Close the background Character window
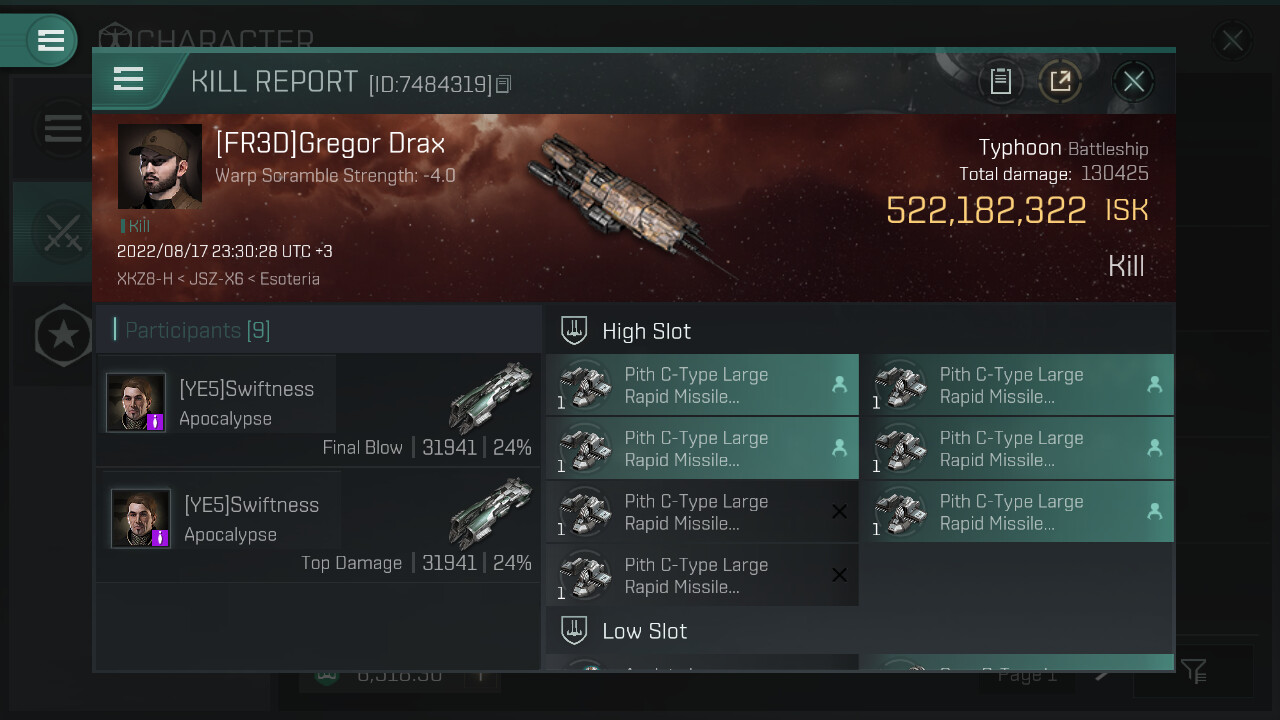 pos(1232,40)
